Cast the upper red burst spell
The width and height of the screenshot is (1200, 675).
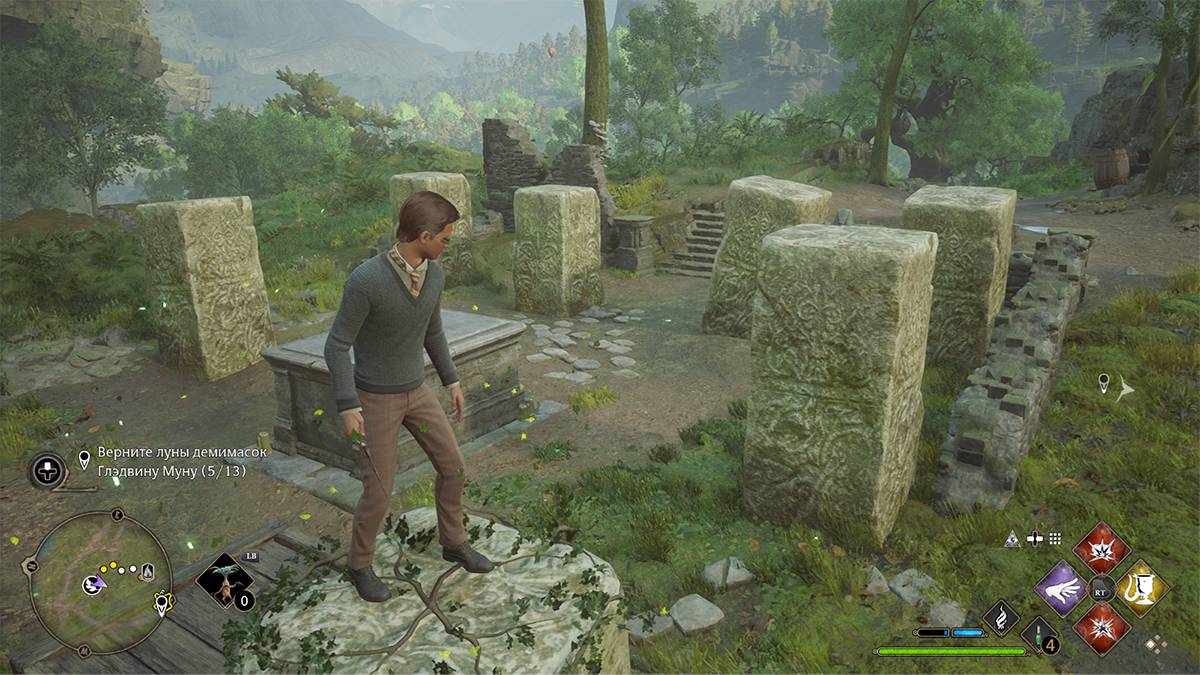1102,549
